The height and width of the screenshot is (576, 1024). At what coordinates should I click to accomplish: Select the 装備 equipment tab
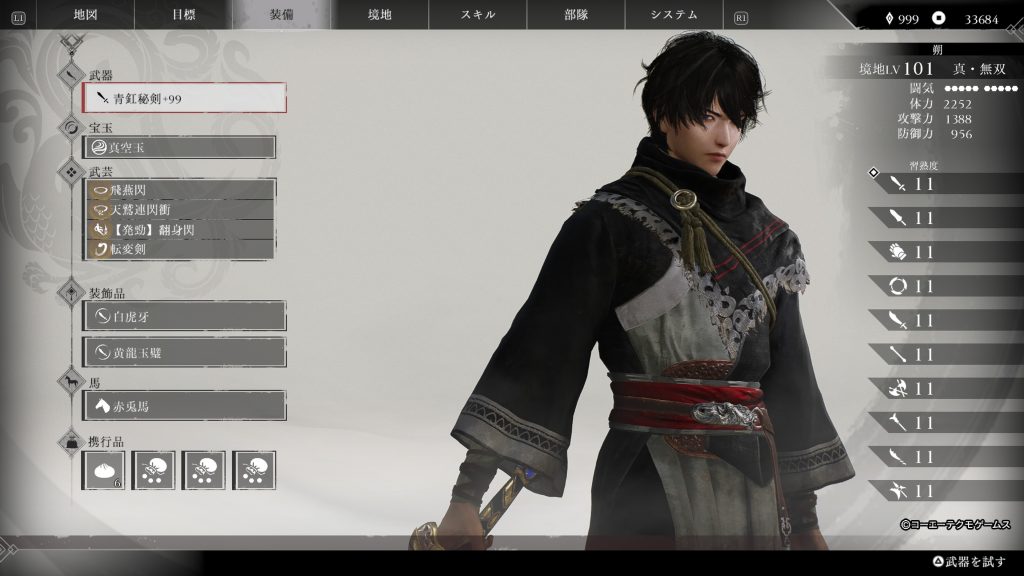tap(282, 15)
